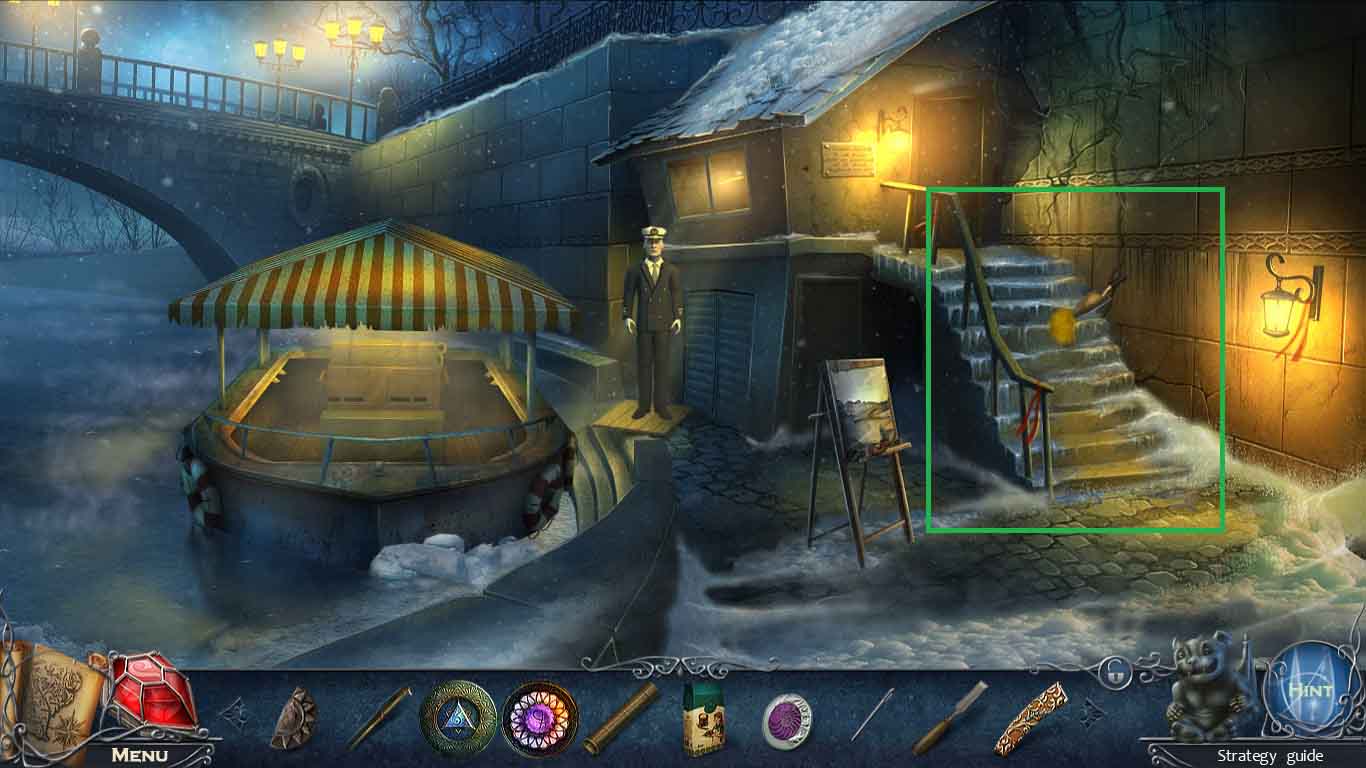Select the thin needle in inventory
This screenshot has height=768, width=1366.
872,715
